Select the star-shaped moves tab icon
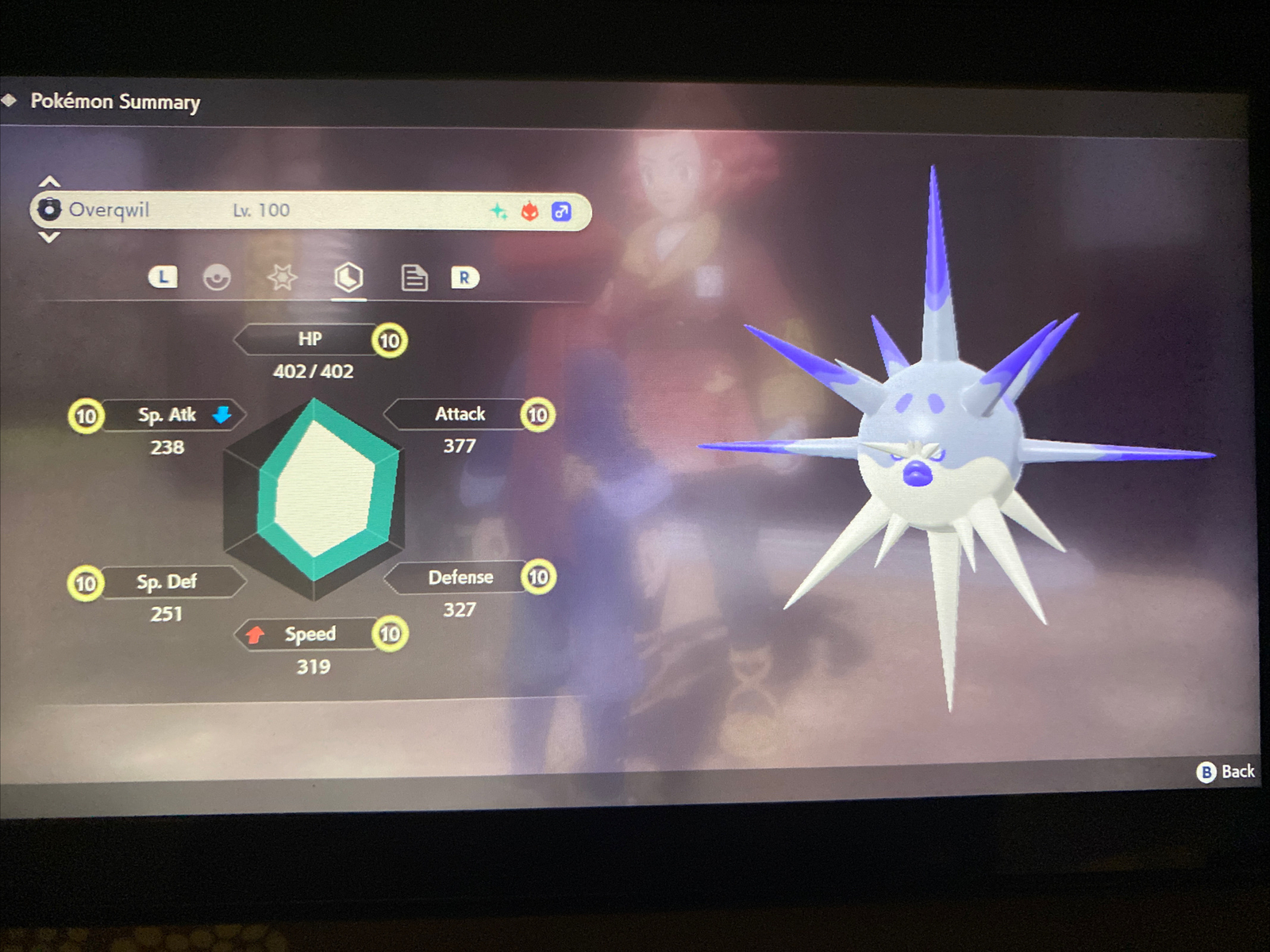The image size is (1270, 952). click(x=283, y=278)
